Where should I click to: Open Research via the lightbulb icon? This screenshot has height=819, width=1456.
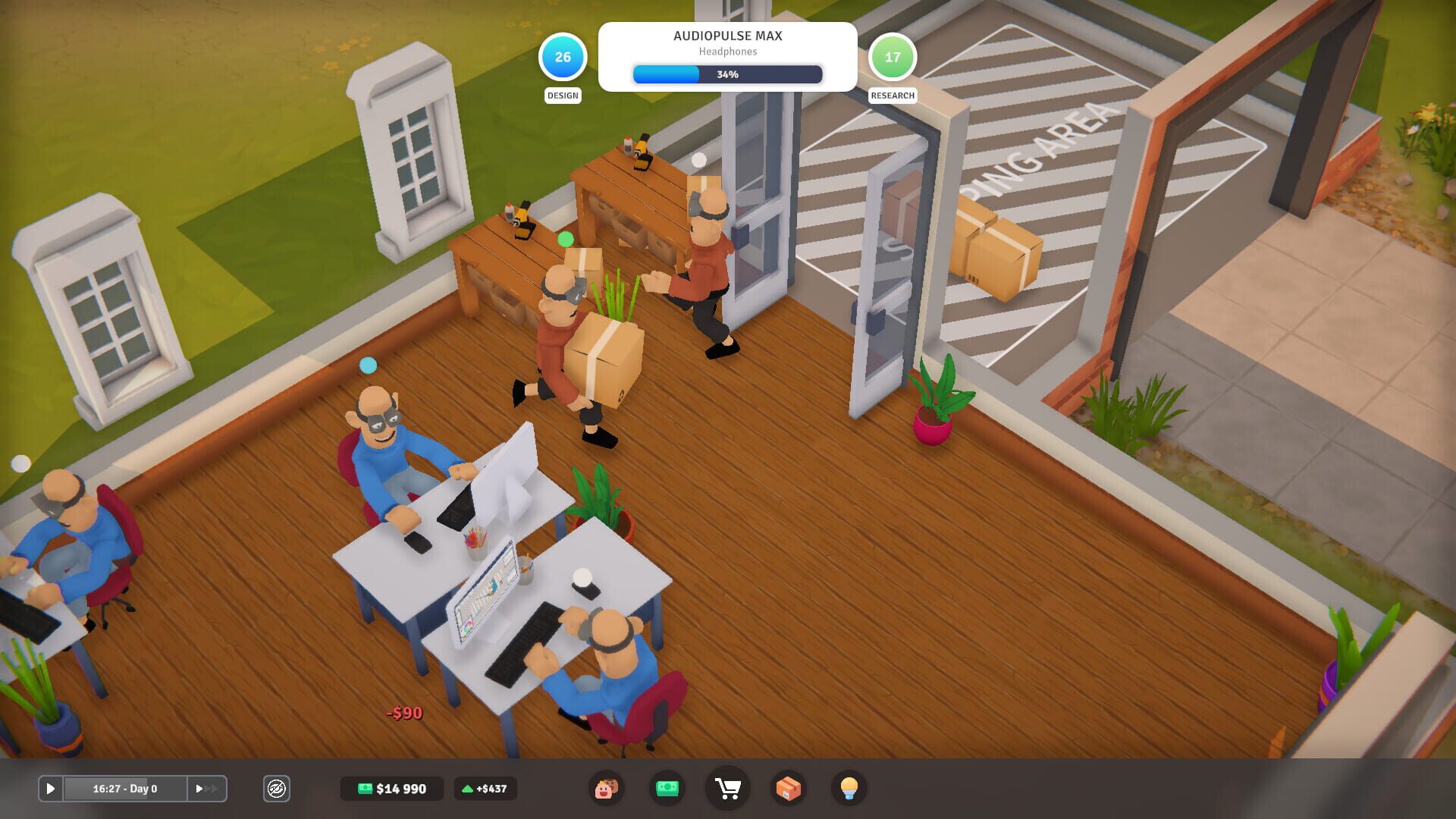(849, 789)
